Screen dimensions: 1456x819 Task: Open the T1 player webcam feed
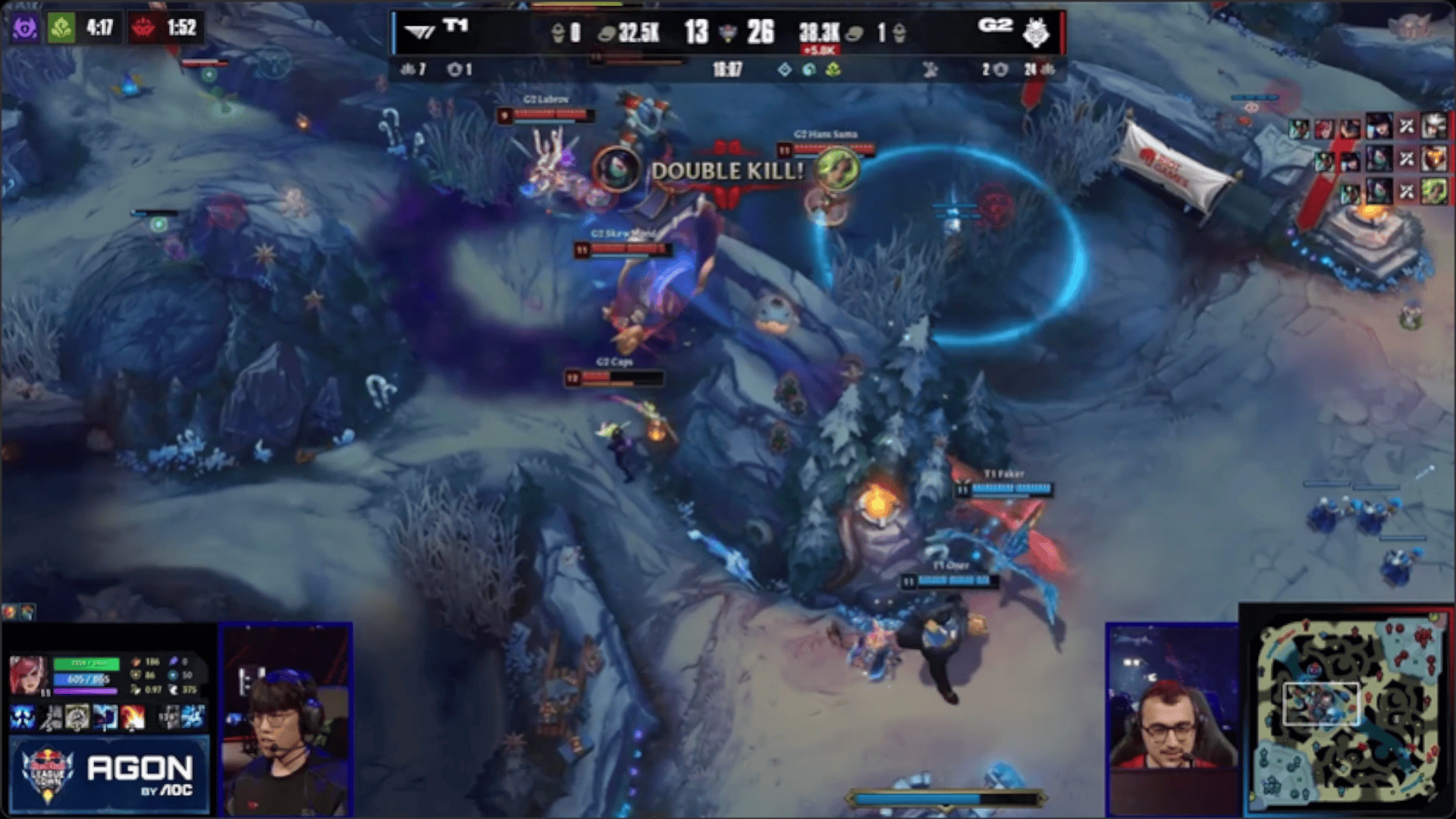286,719
